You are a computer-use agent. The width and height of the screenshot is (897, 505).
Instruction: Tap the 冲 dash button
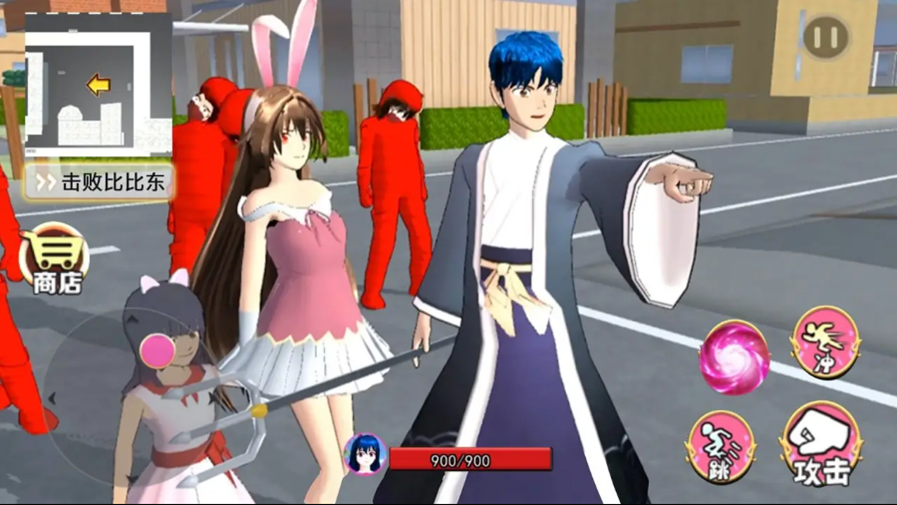826,342
